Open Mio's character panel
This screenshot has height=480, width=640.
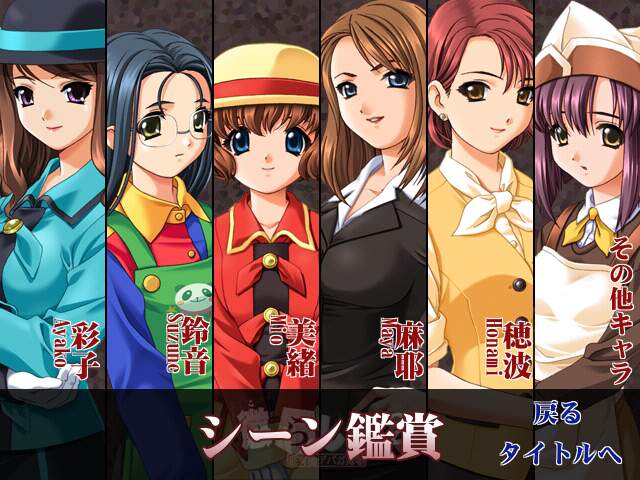265,200
